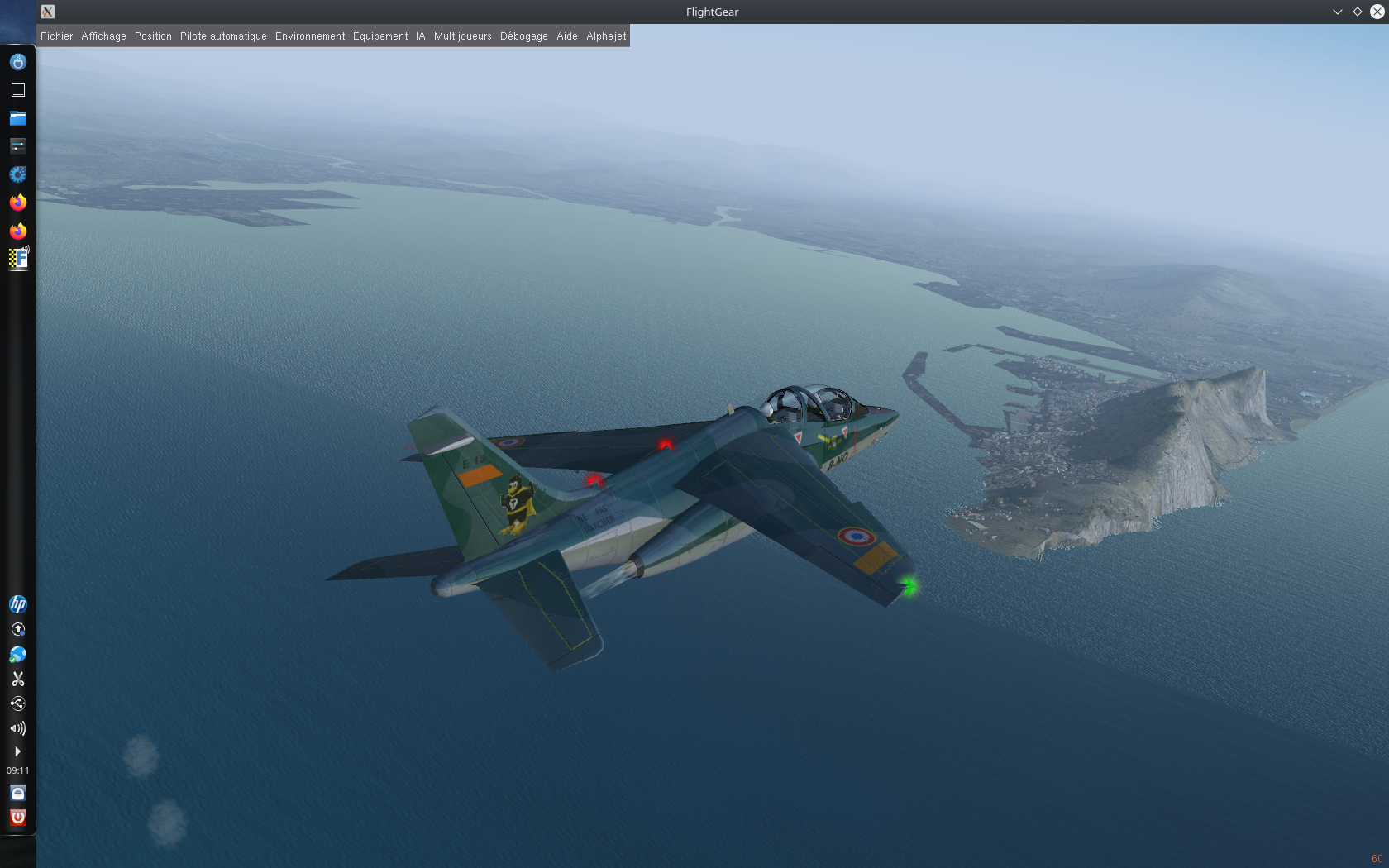Open the Affichage menu
Image resolution: width=1389 pixels, height=868 pixels.
(103, 36)
